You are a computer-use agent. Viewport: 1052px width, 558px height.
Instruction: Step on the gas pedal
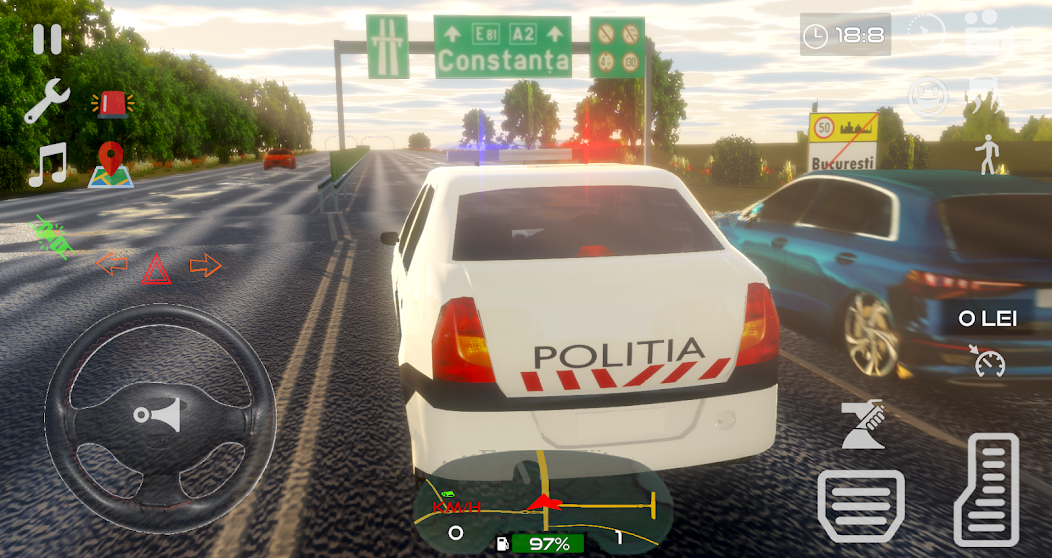click(986, 489)
